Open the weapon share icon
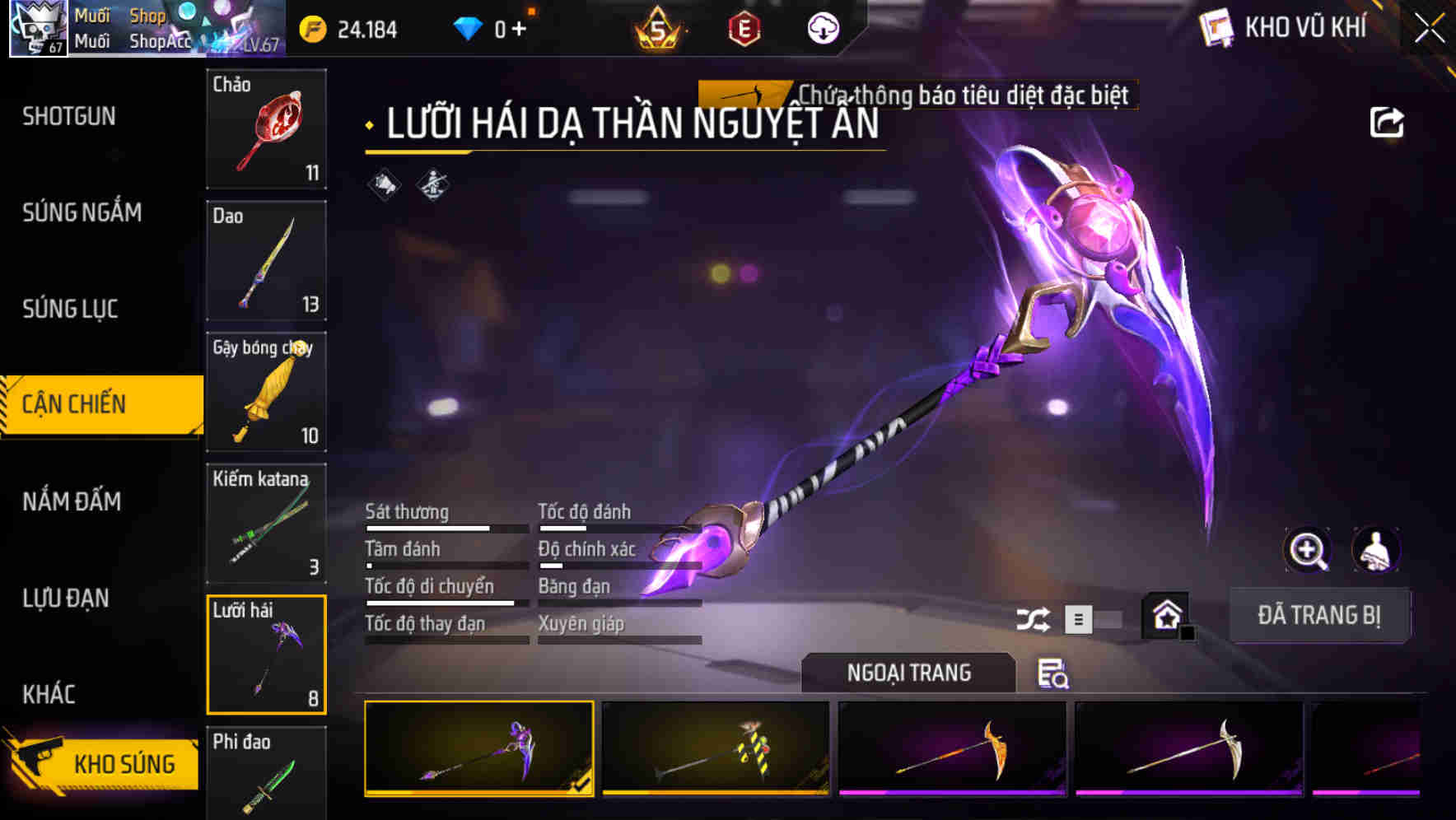1456x820 pixels. tap(1388, 121)
